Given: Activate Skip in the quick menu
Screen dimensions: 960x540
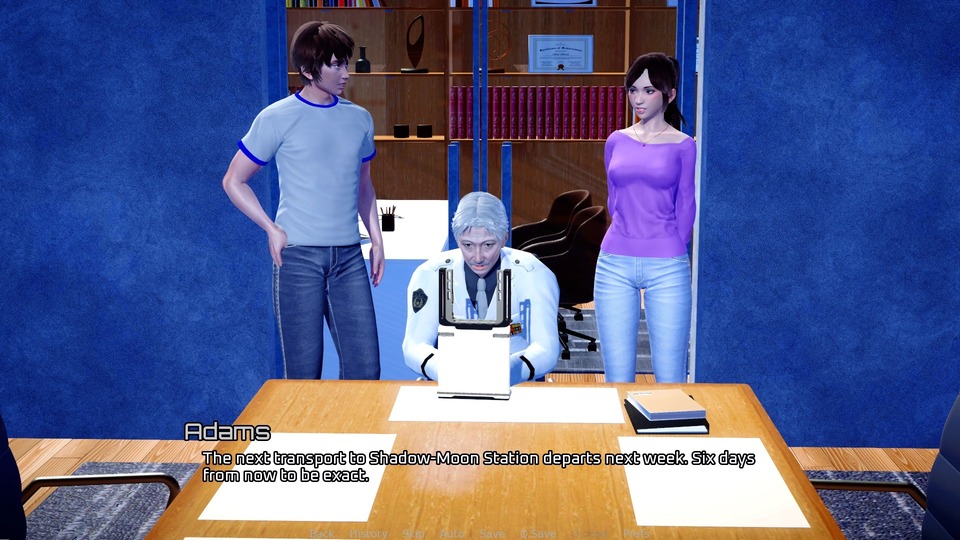Looking at the screenshot, I should click(413, 534).
